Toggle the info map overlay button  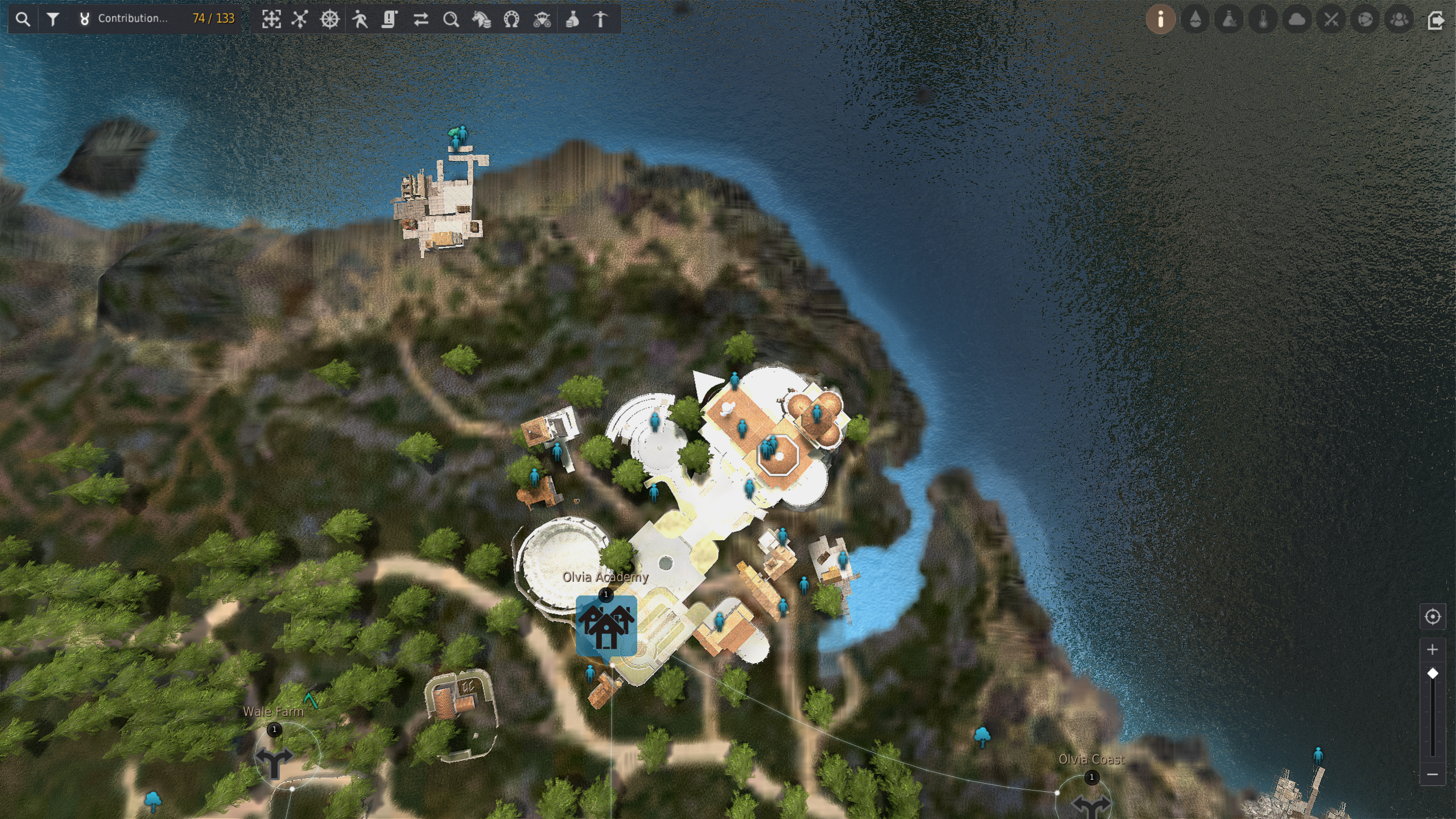(x=1161, y=19)
